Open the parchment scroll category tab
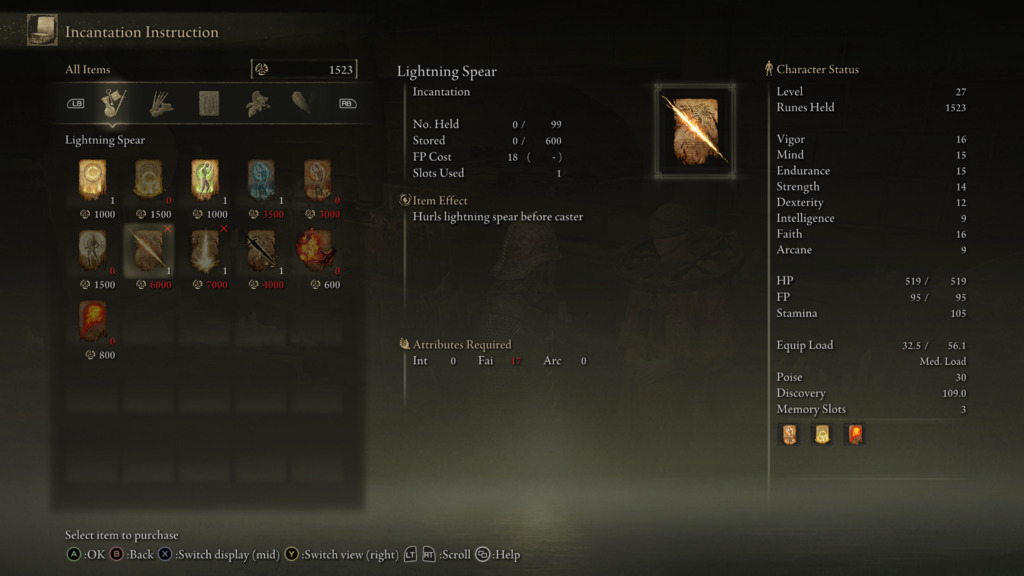Screen dimensions: 1024x576 click(209, 103)
